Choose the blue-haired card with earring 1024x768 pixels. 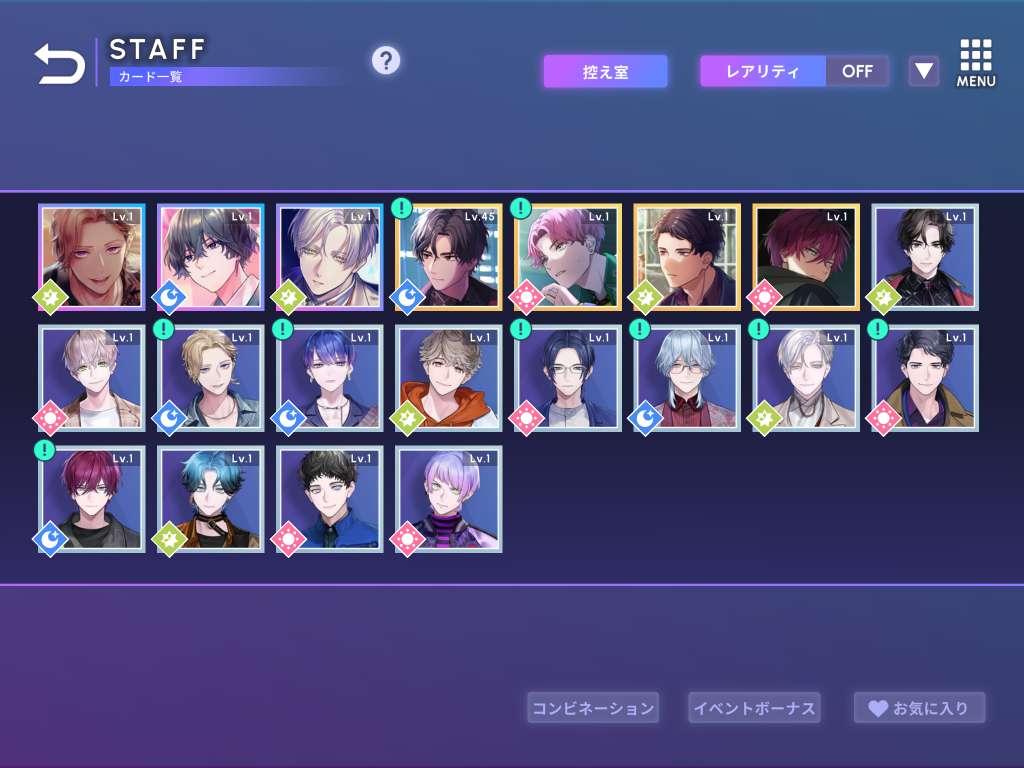(x=330, y=378)
